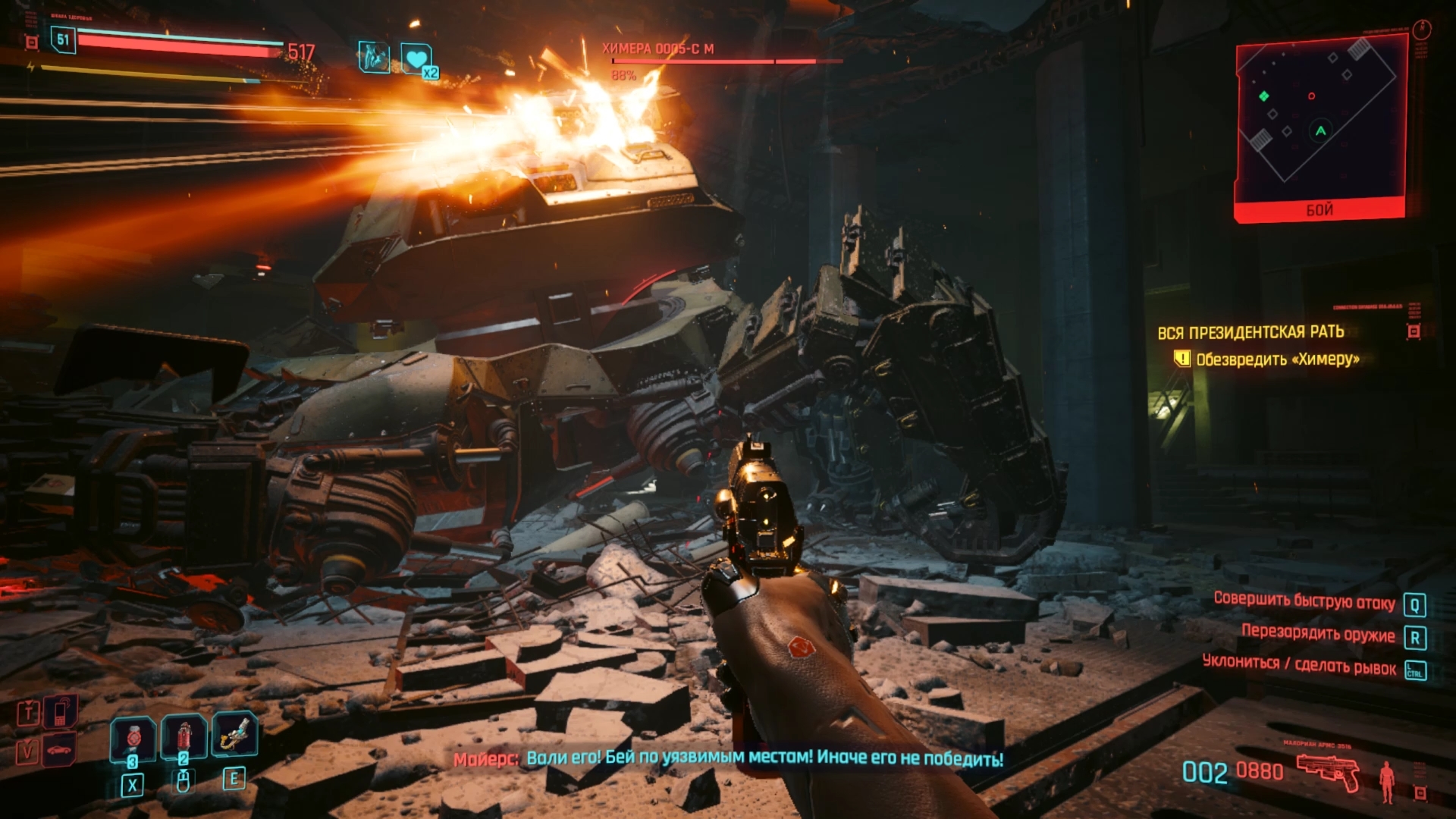Click the leg kick status buff icon
Viewport: 1456px width, 819px height.
(x=374, y=57)
